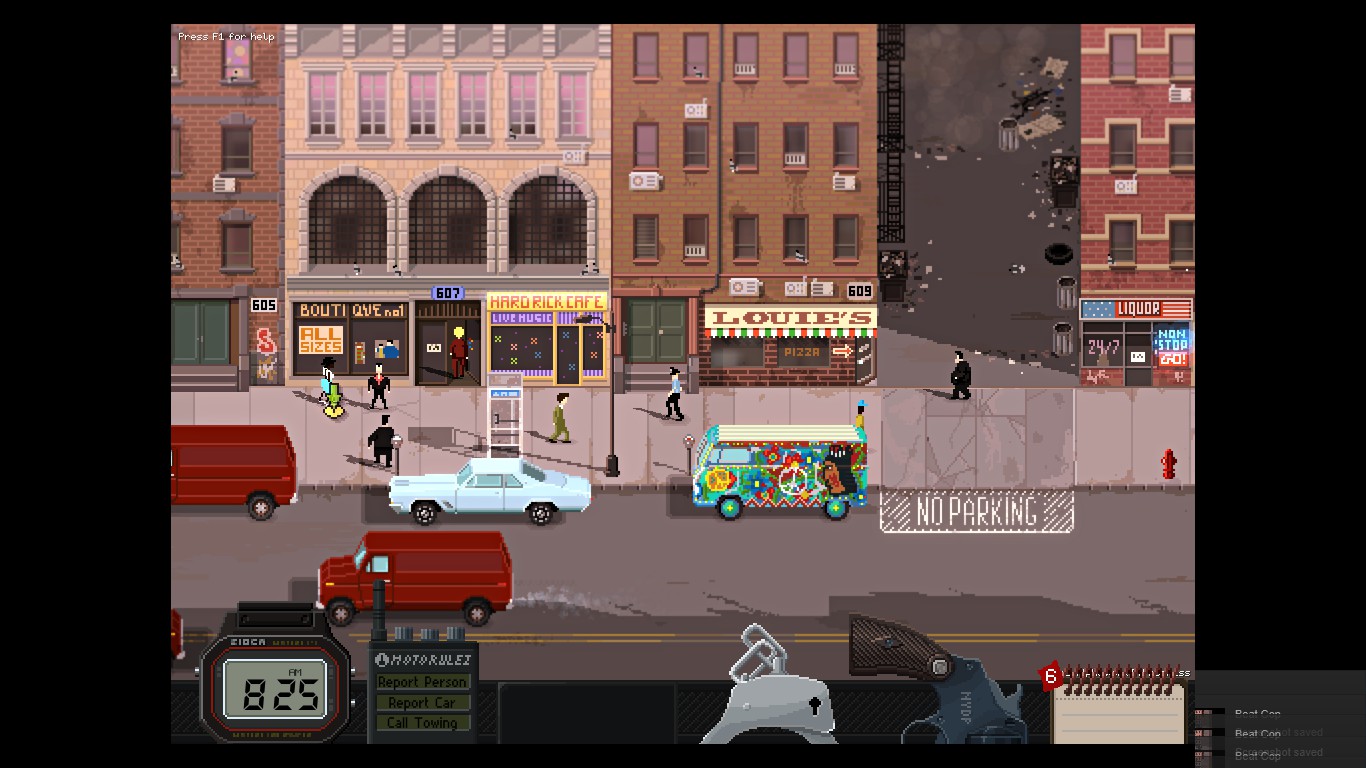The width and height of the screenshot is (1366, 768).
Task: Click the arrow sign on Louie's Pizza storefront
Action: 845,351
